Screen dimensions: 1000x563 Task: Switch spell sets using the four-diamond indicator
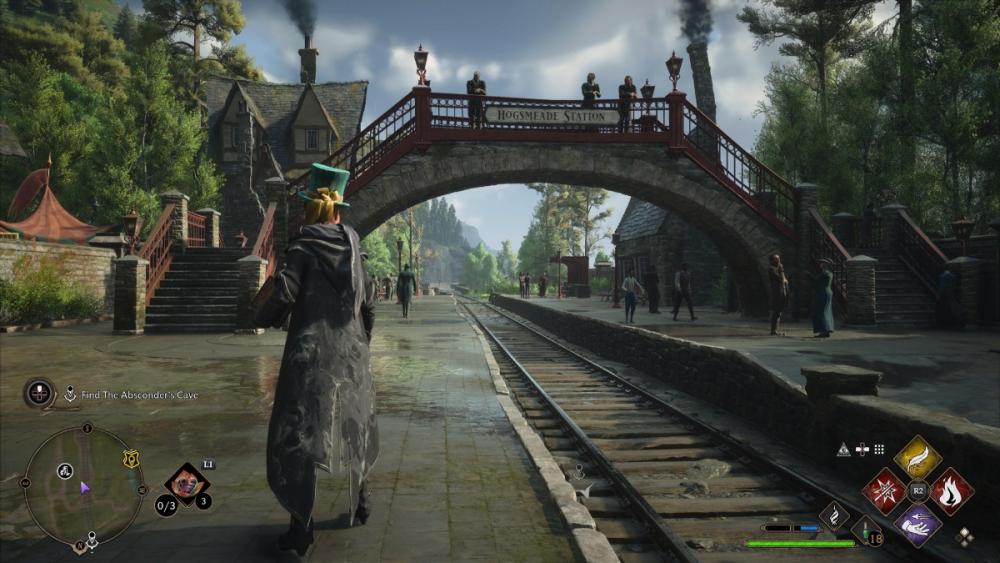pos(964,537)
